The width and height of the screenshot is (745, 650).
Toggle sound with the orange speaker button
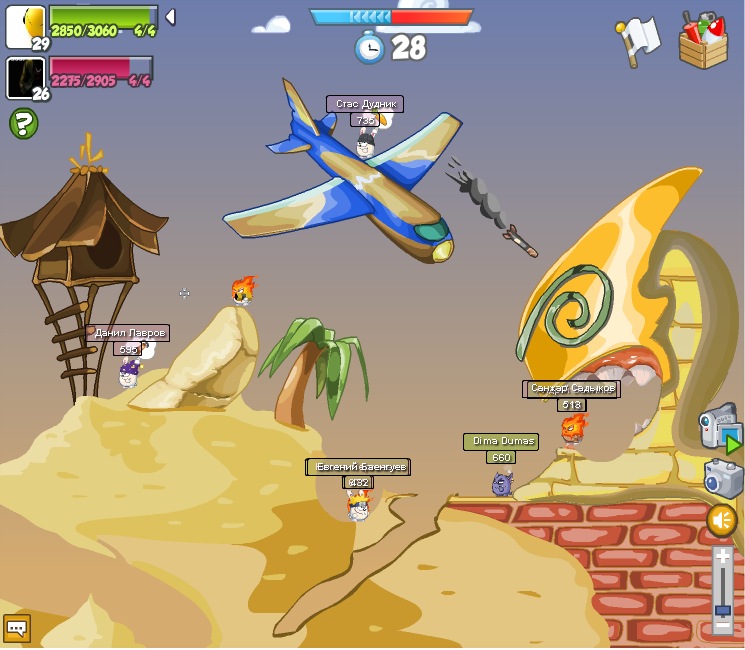[x=722, y=520]
